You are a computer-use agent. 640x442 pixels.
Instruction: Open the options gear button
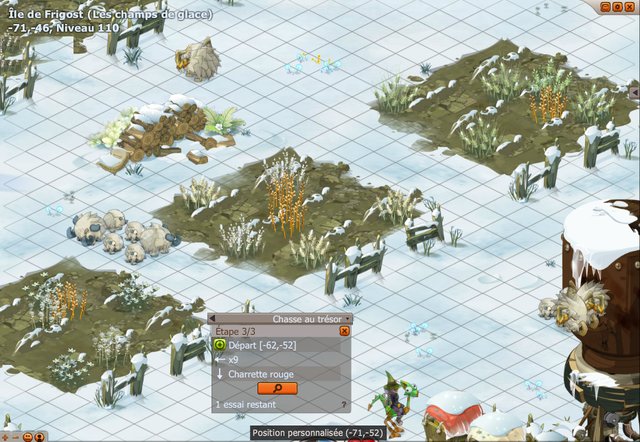click(619, 6)
